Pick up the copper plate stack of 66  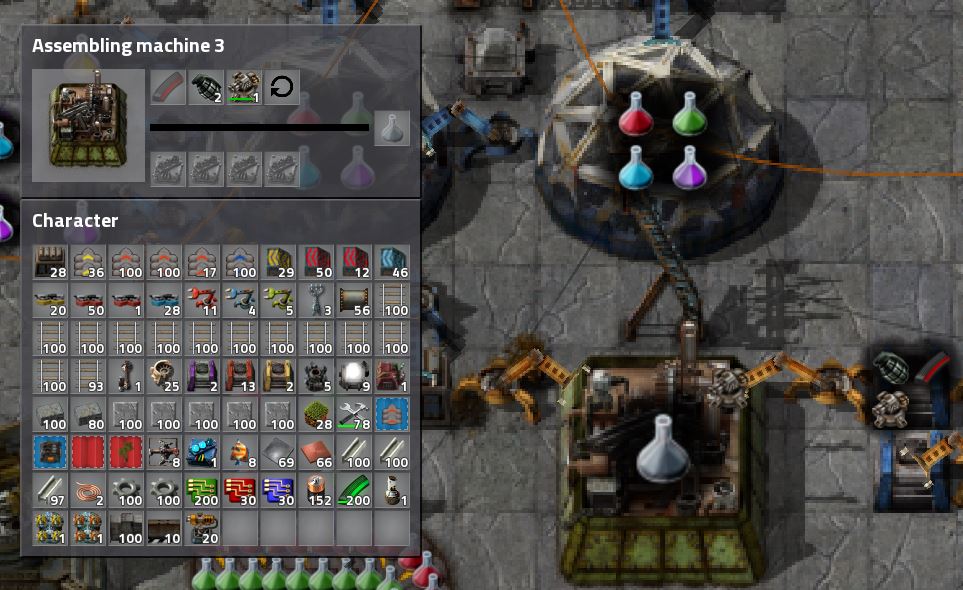[317, 452]
